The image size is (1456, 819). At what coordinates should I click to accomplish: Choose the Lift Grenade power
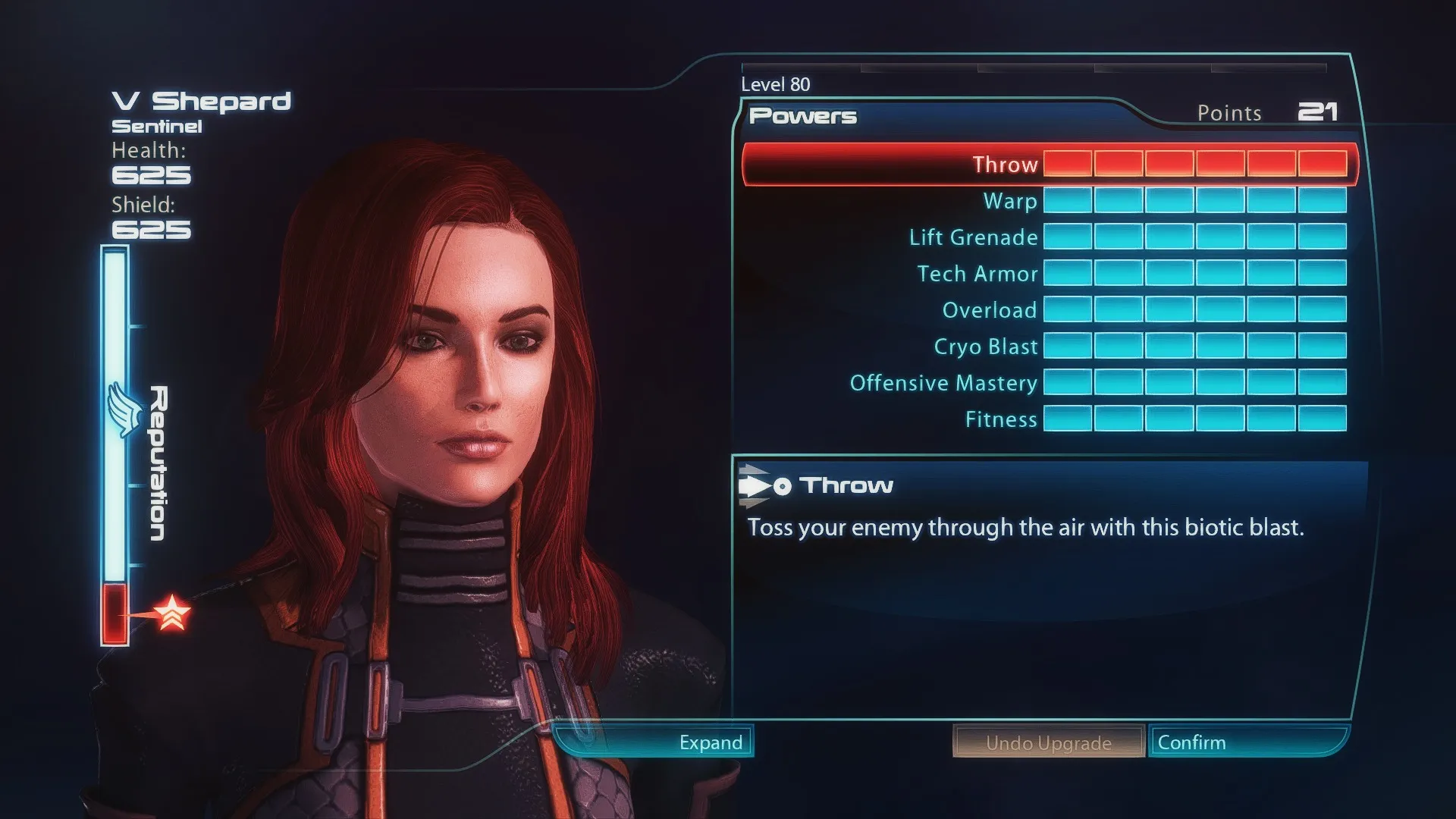pos(973,237)
